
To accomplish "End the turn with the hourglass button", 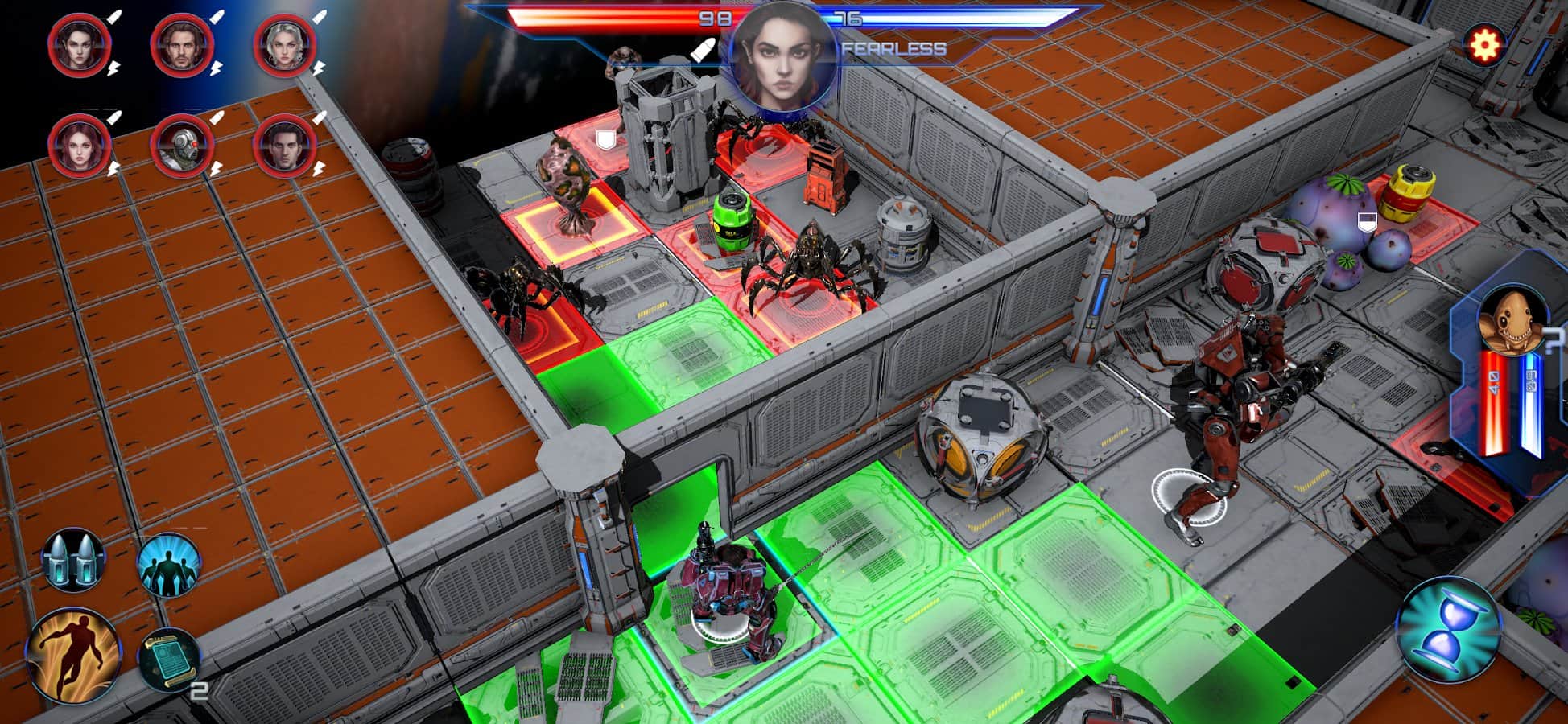I will click(x=1446, y=630).
